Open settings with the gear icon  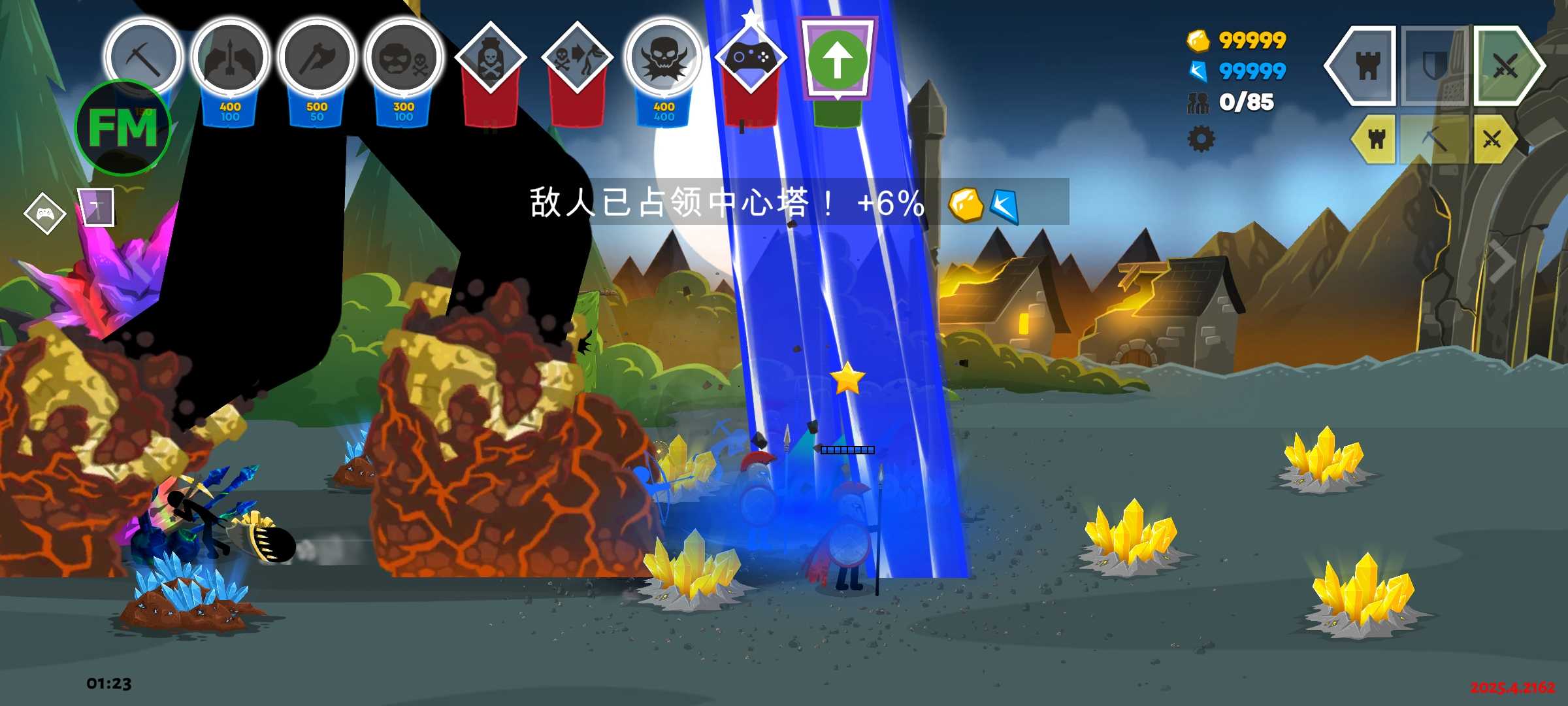pos(1201,139)
